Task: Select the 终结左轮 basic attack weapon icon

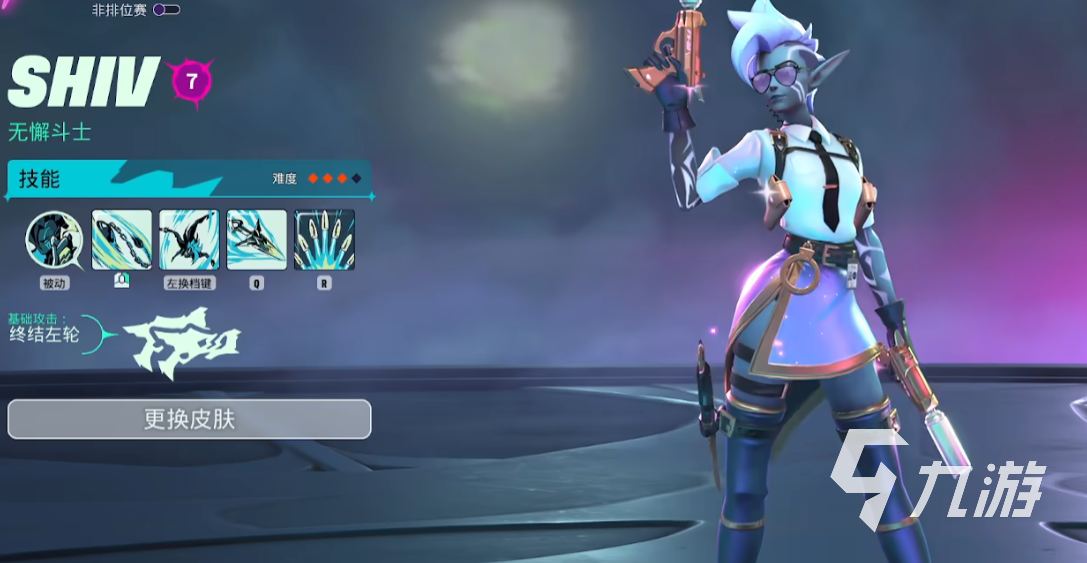Action: [182, 343]
